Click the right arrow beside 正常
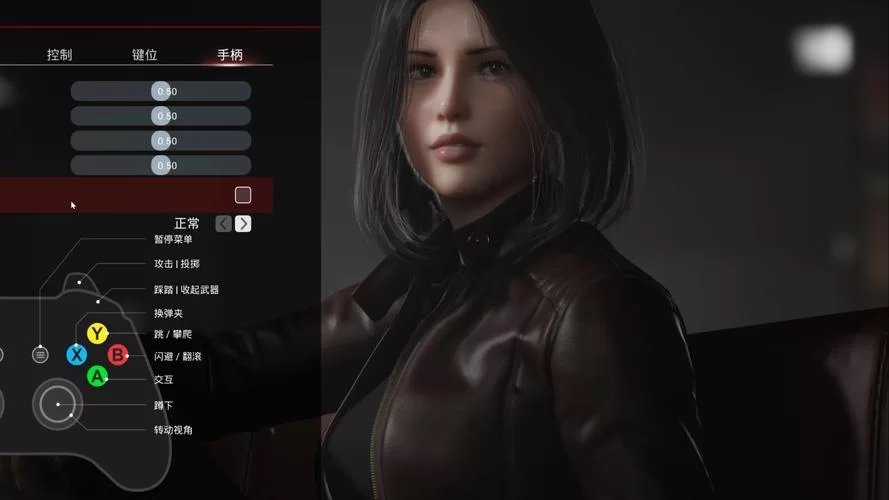Screen dimensions: 889x500 tap(243, 224)
